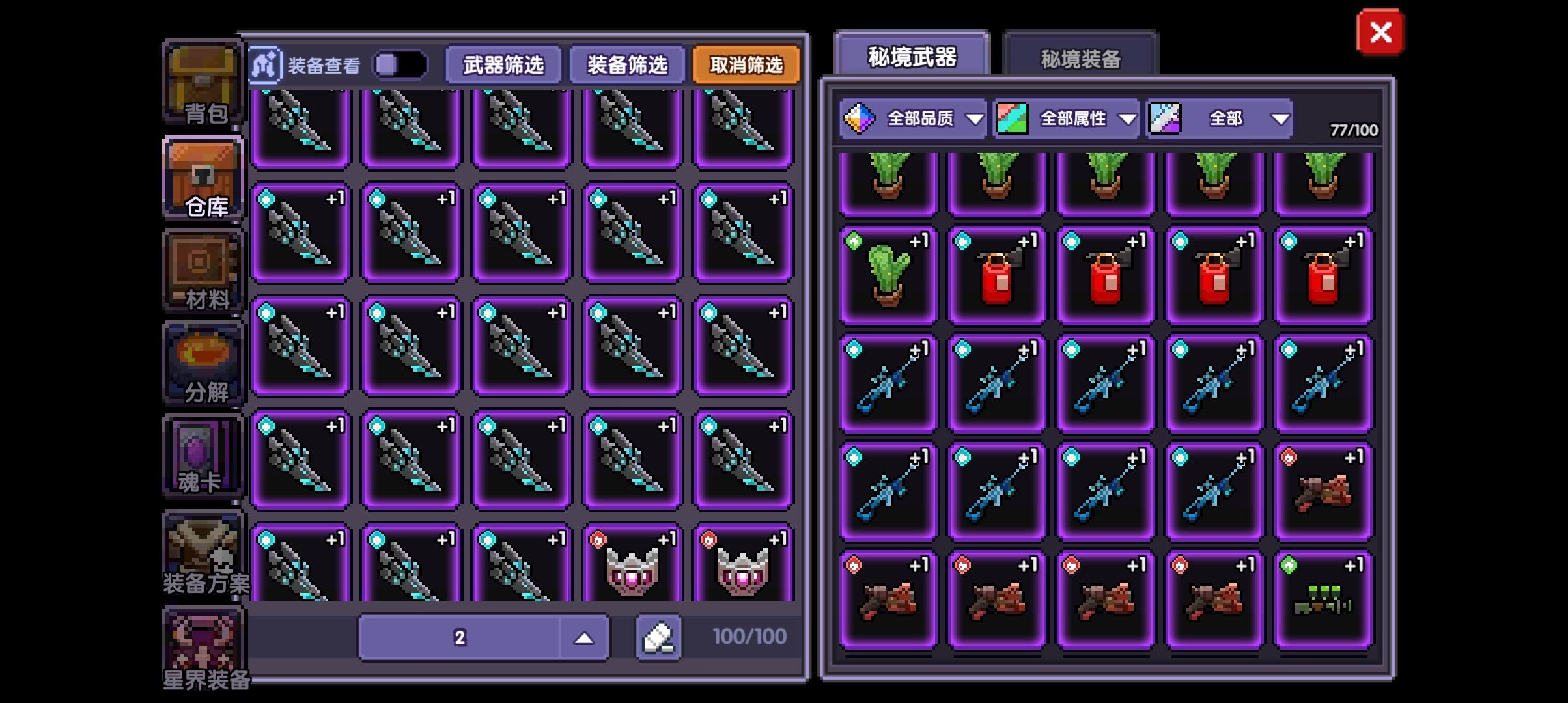Activate the 装备筛选 gear filter
Viewport: 1568px width, 703px height.
tap(627, 65)
